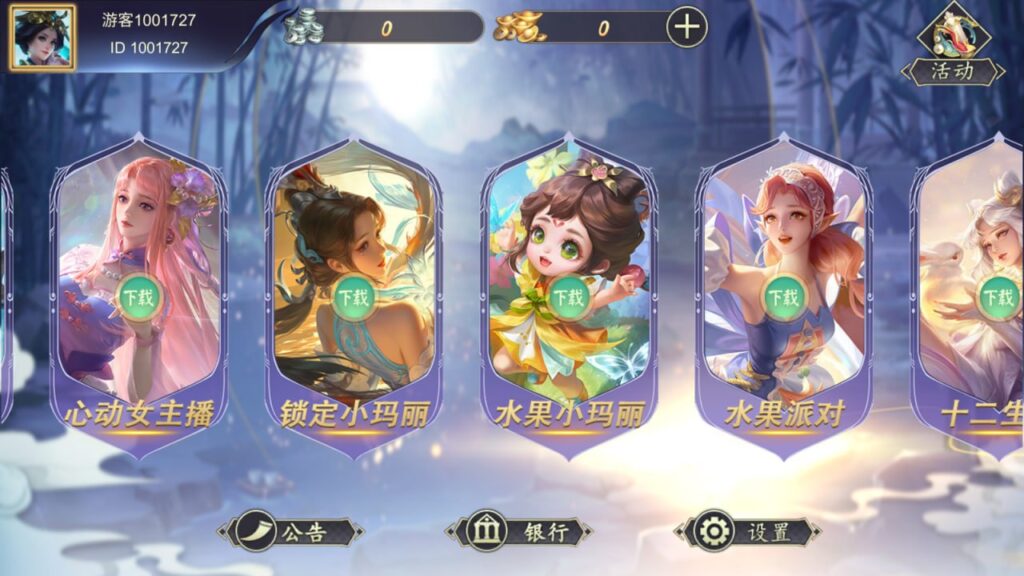Open the player avatar profile

pos(43,37)
